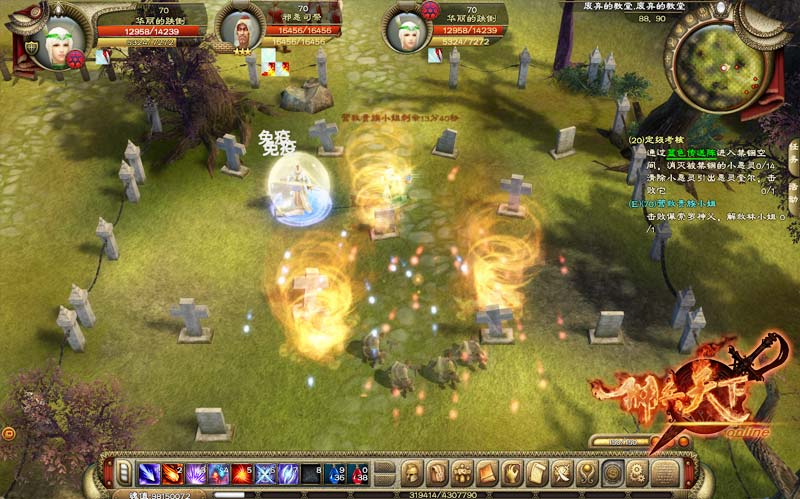Activate the blue slash skill in hotbar

click(149, 473)
